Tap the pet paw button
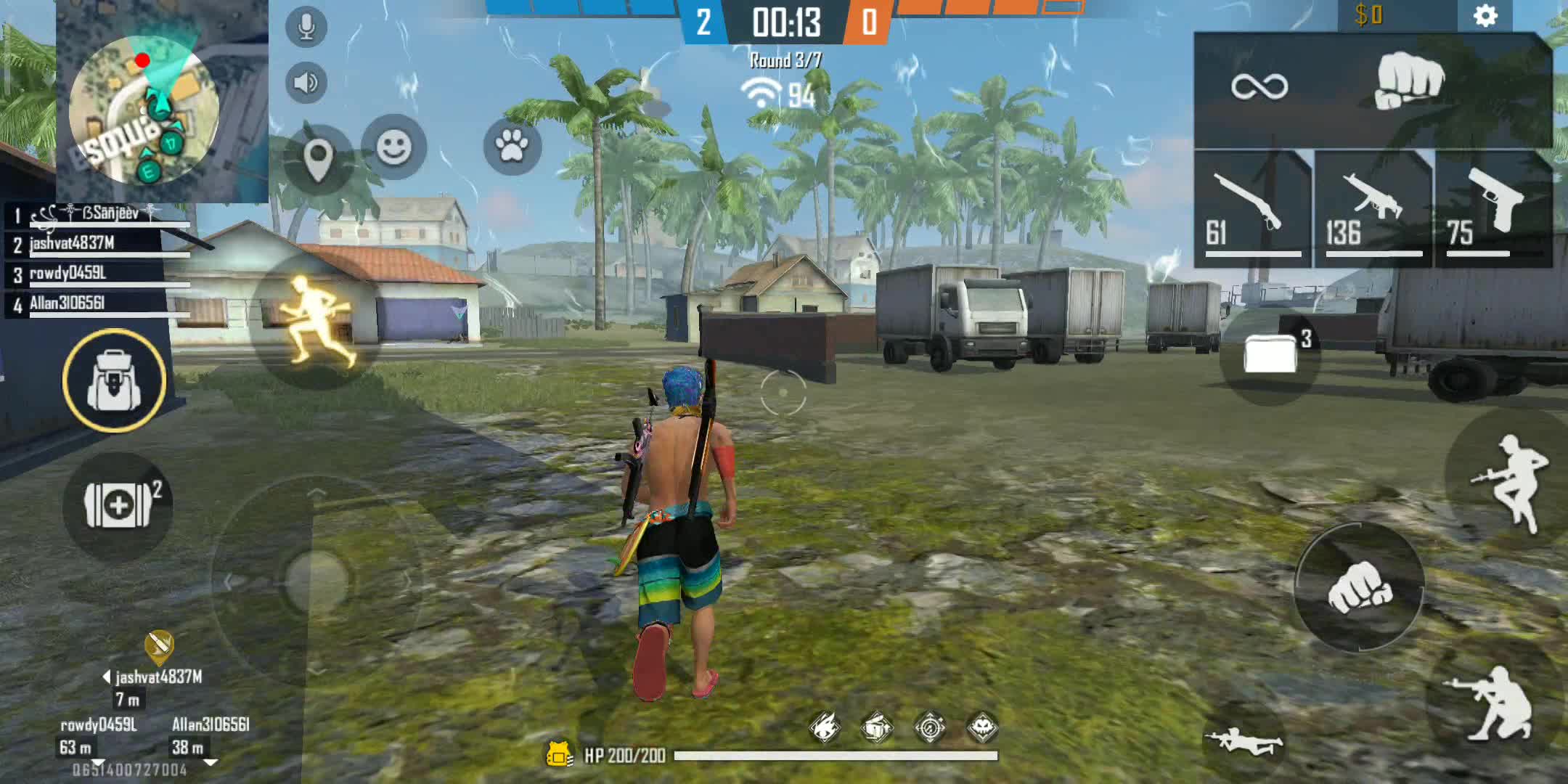The width and height of the screenshot is (1568, 784). coord(512,147)
